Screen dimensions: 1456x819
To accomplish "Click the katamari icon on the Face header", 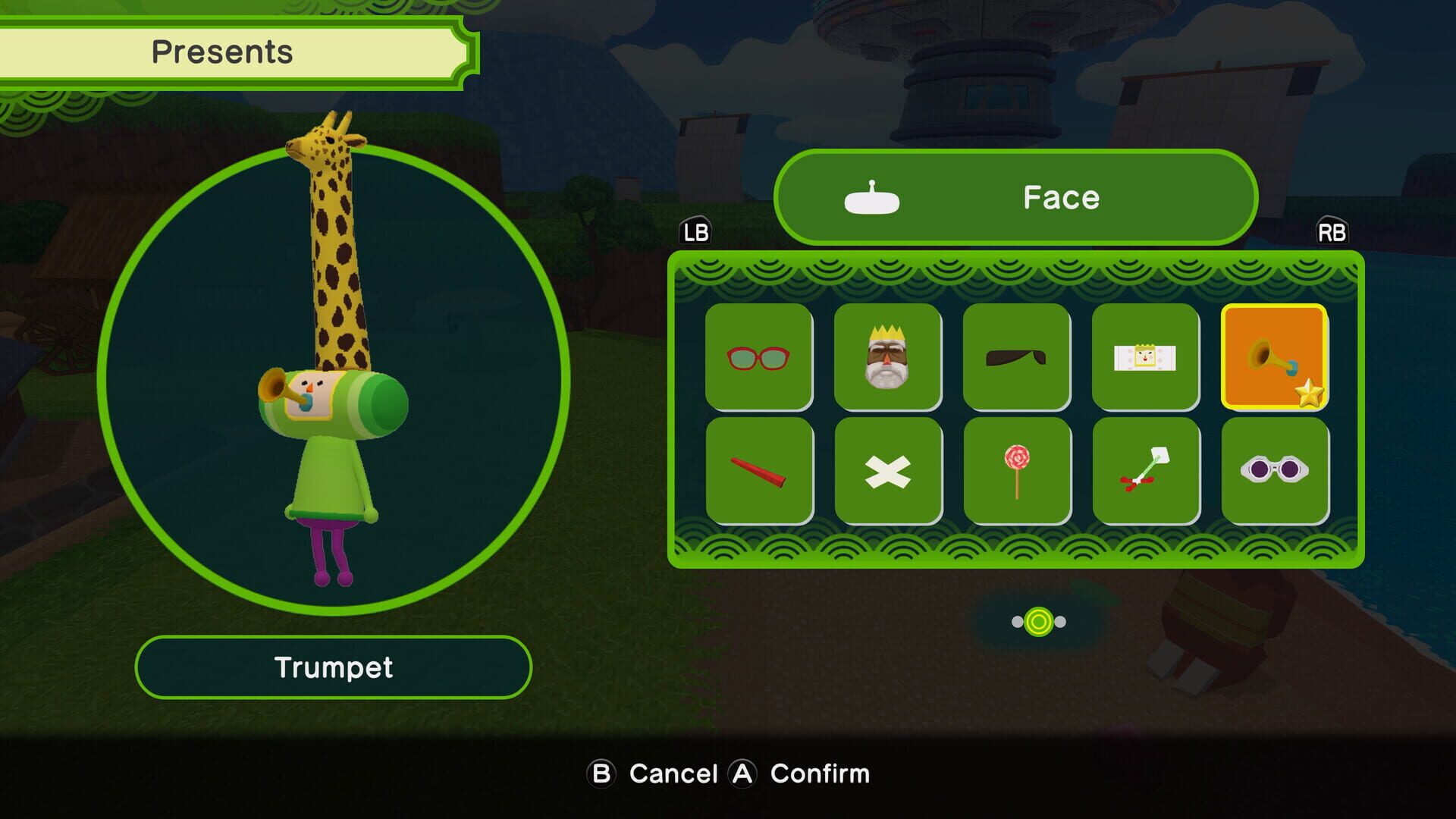I will (872, 199).
